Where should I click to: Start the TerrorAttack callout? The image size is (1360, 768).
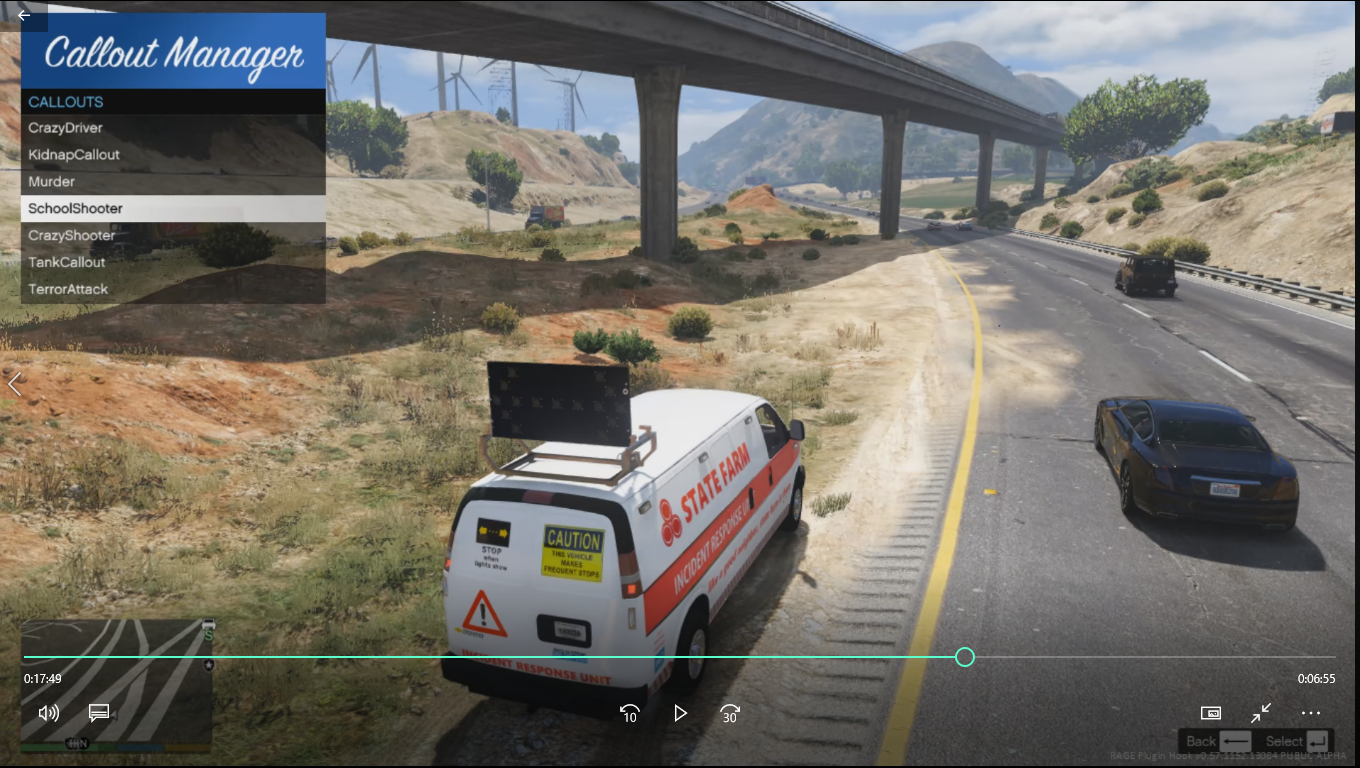[68, 290]
